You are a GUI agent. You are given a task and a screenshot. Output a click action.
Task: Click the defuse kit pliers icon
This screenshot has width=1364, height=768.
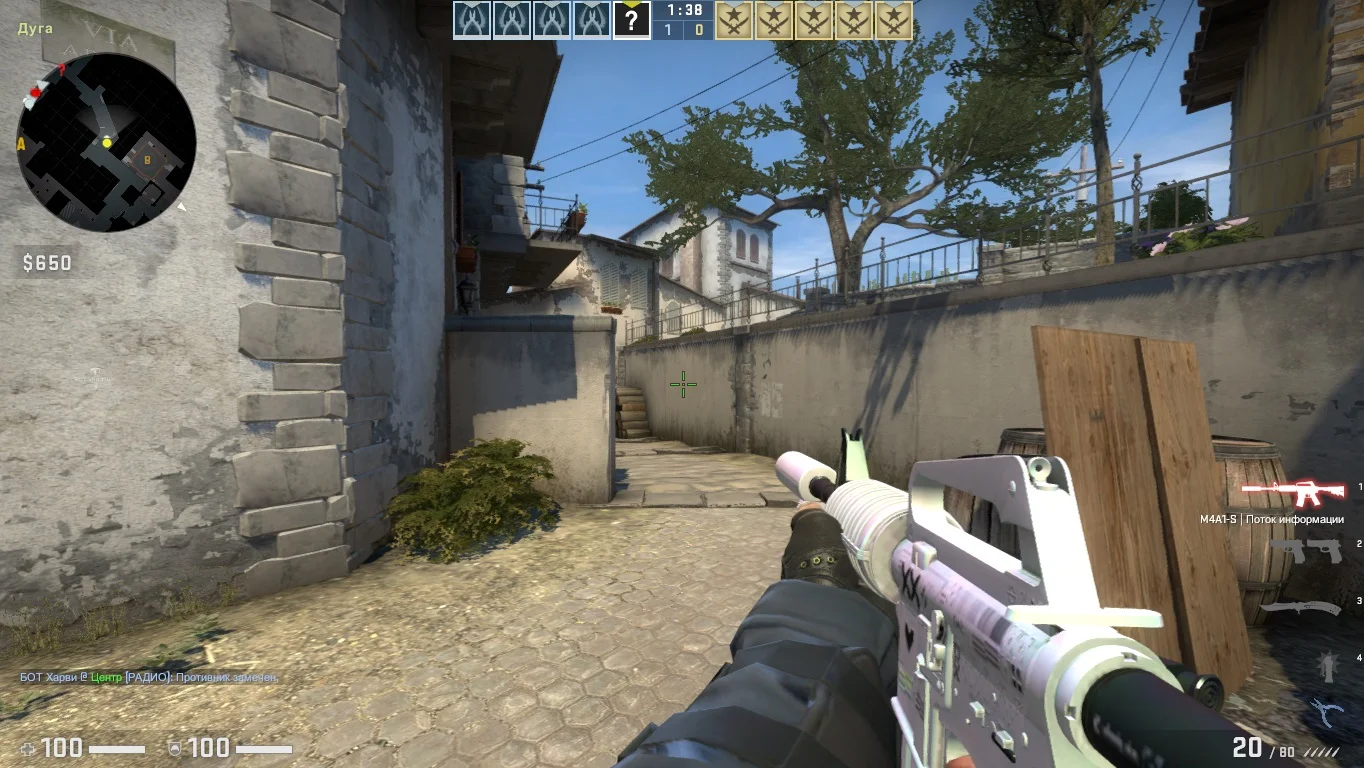click(1326, 711)
